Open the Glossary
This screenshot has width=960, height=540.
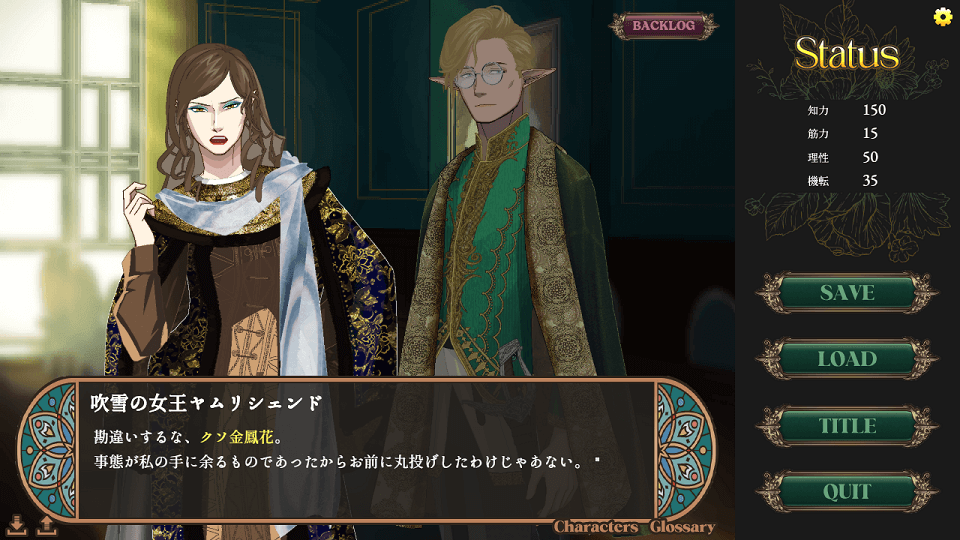pos(682,527)
